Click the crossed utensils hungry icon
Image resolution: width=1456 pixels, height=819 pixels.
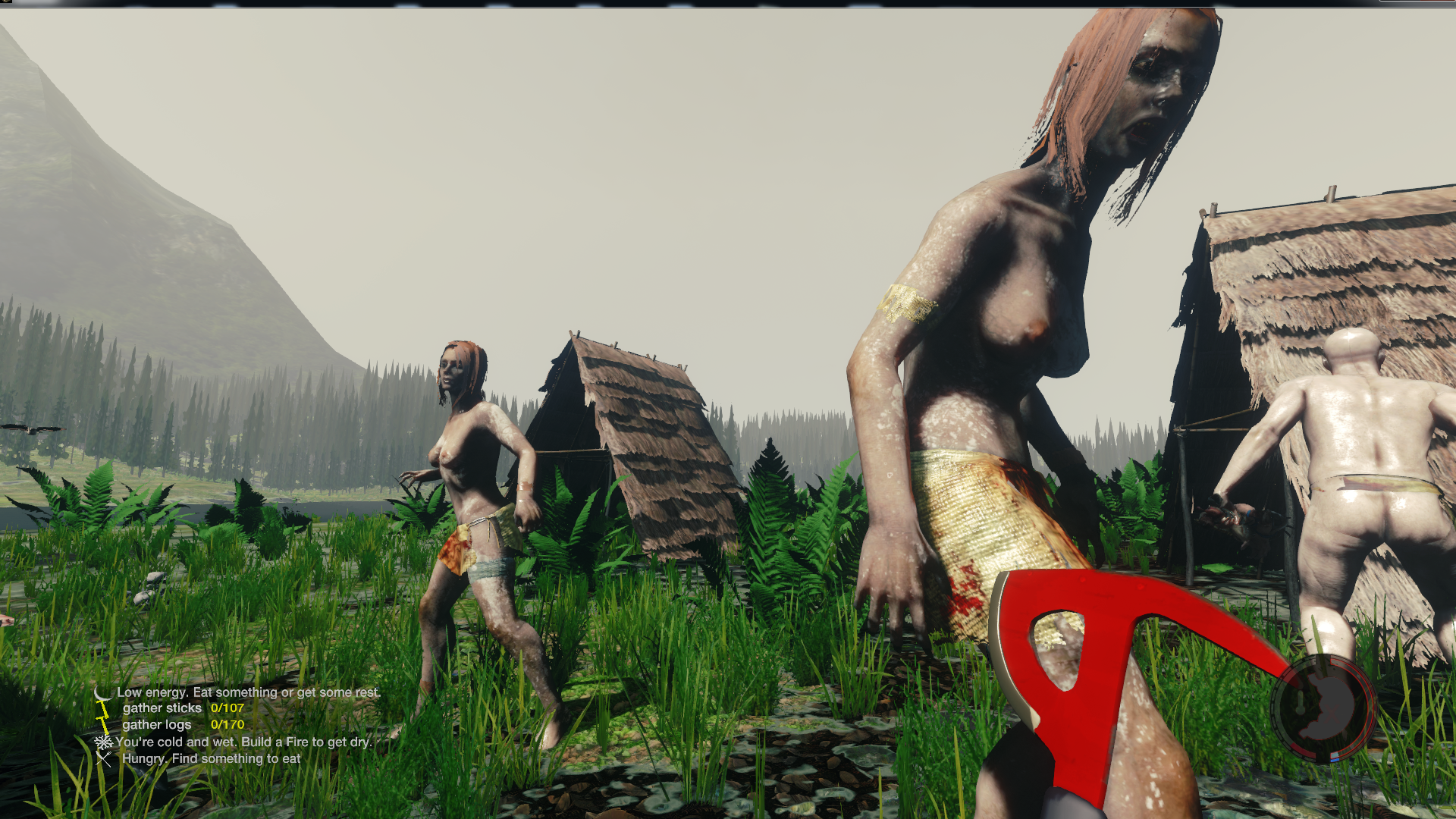click(x=104, y=759)
